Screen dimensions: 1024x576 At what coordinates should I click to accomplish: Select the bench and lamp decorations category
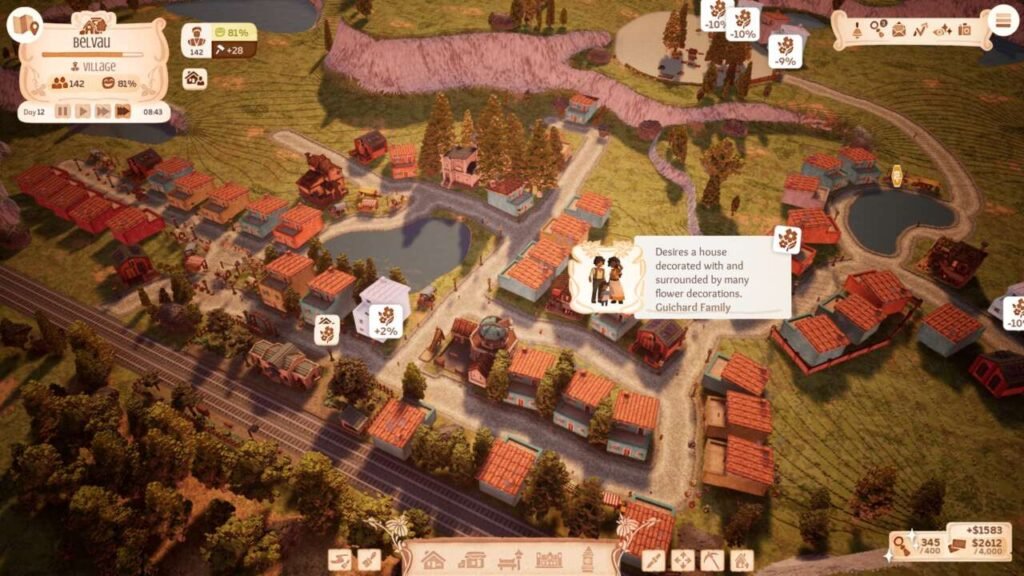[511, 560]
